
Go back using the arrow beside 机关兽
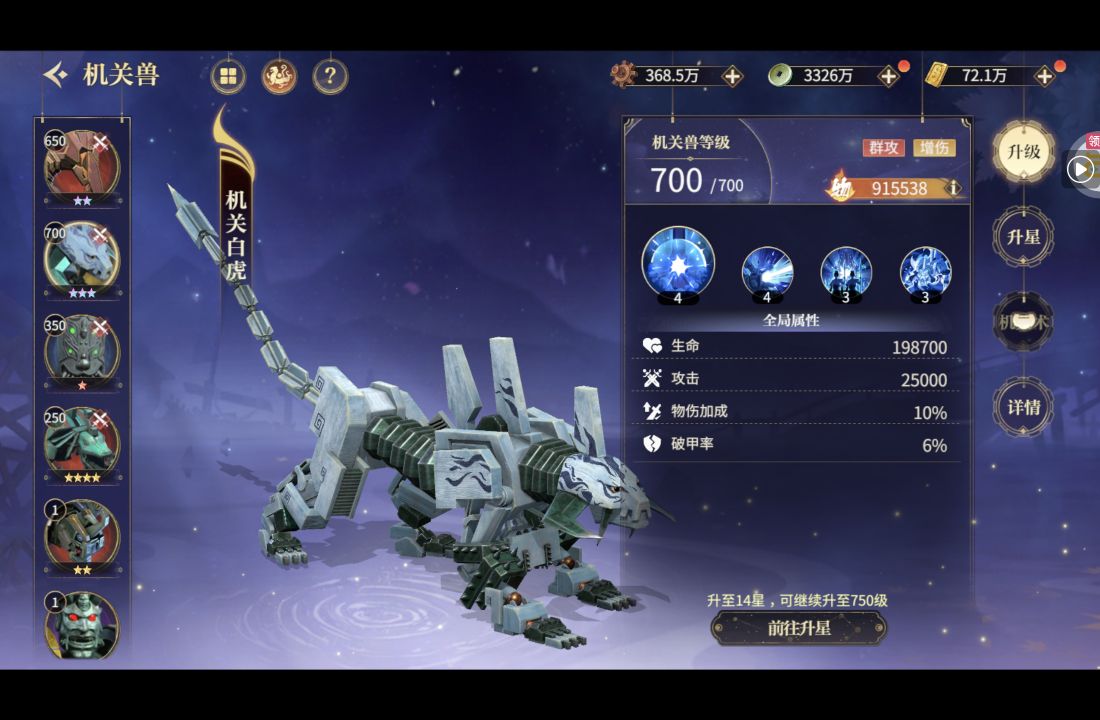[56, 75]
